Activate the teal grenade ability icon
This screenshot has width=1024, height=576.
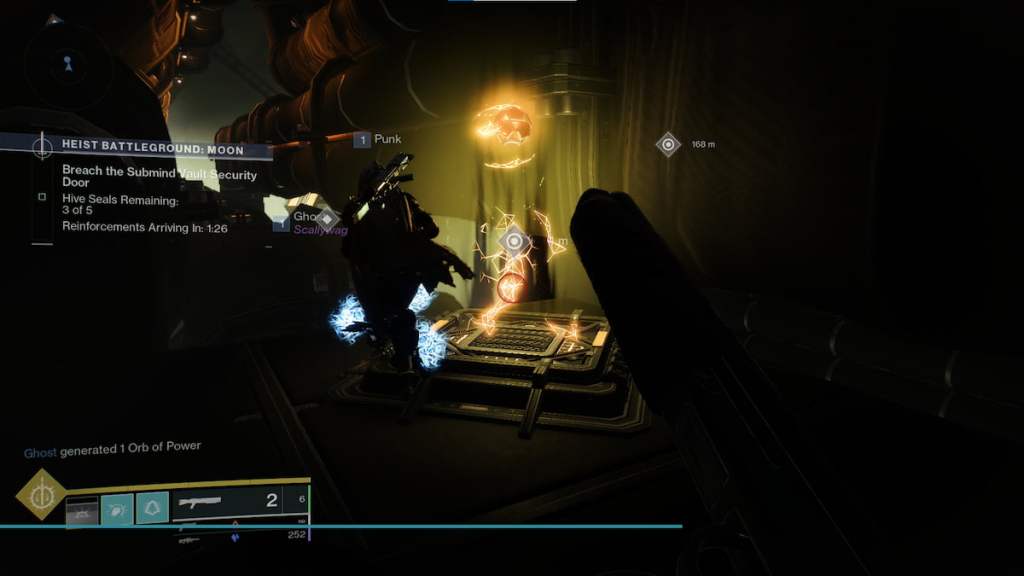[x=116, y=509]
